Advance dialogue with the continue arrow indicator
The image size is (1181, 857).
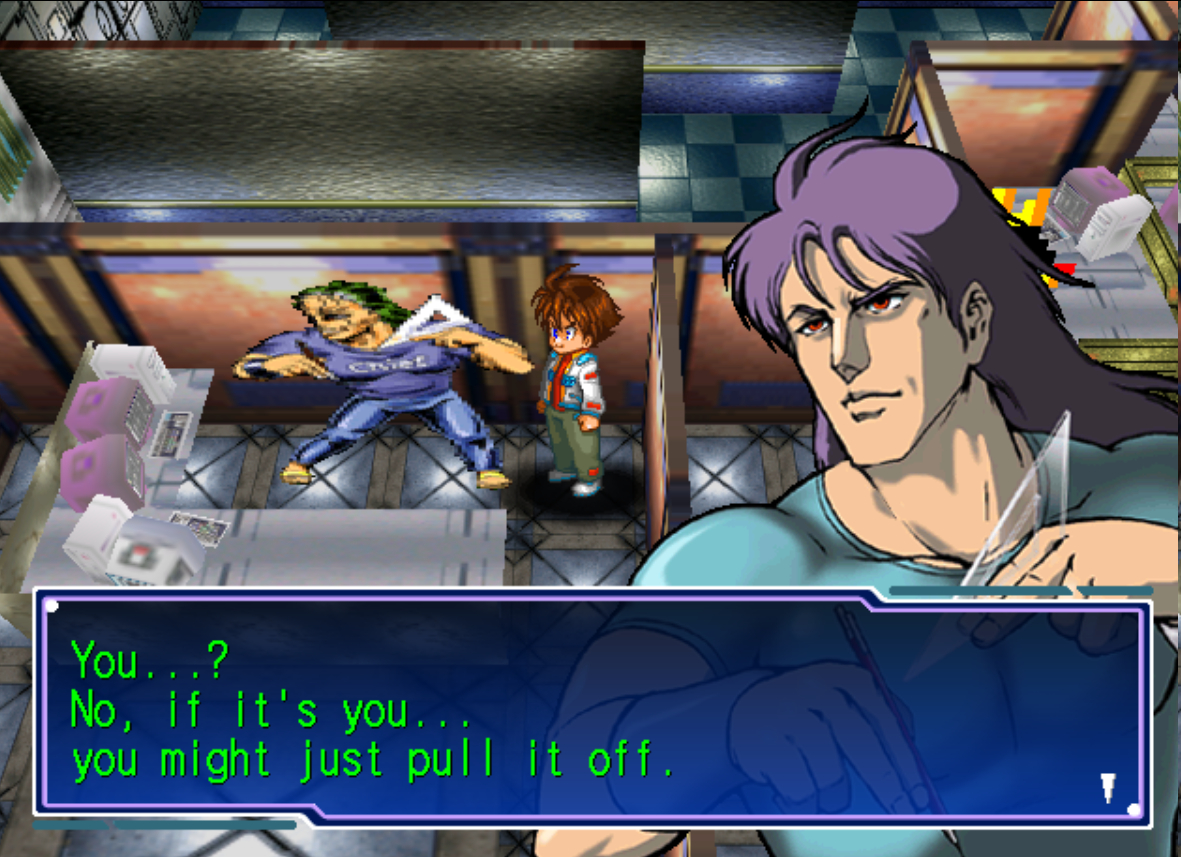click(x=1108, y=787)
